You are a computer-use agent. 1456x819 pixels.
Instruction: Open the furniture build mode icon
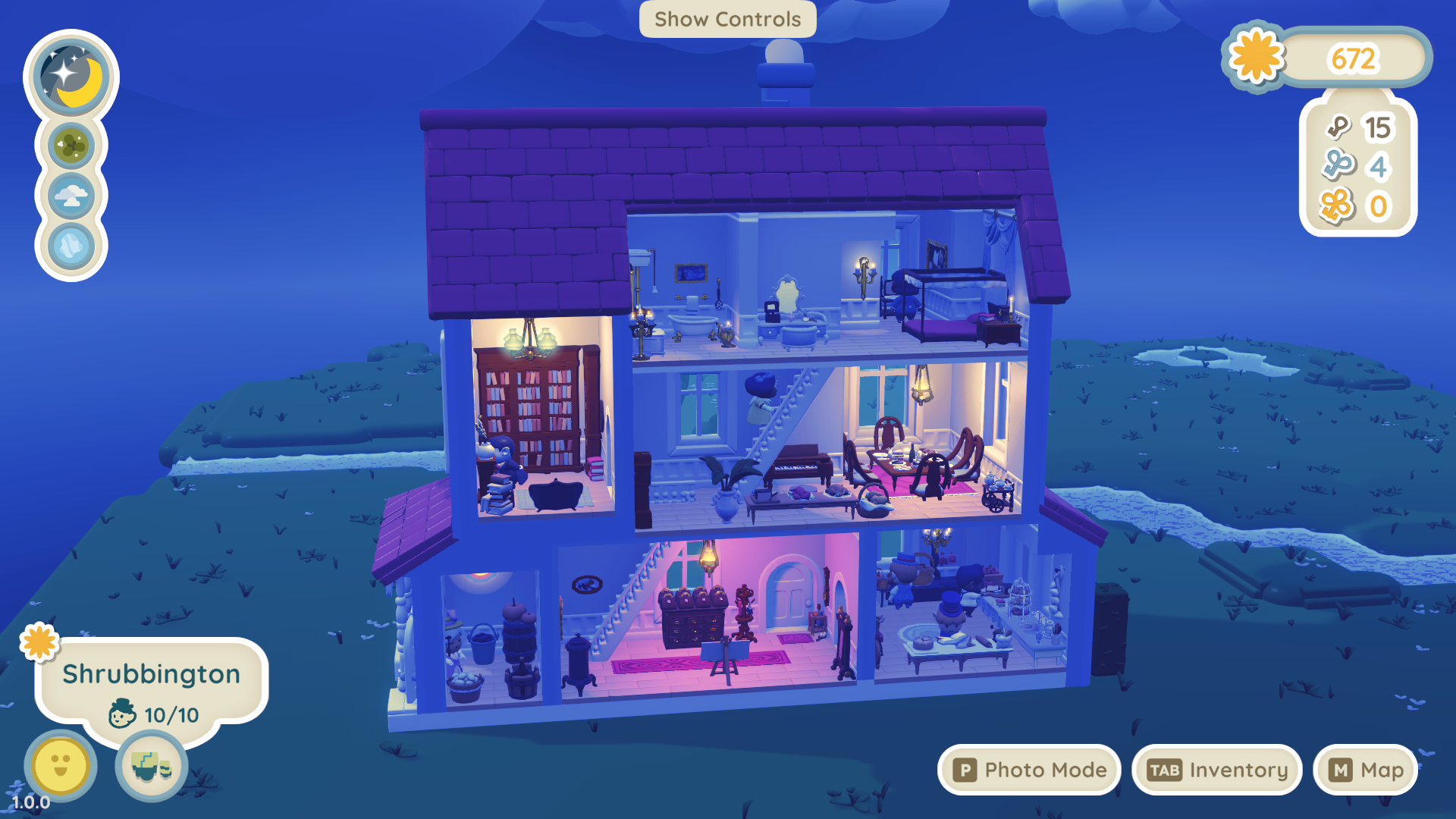pos(152,766)
